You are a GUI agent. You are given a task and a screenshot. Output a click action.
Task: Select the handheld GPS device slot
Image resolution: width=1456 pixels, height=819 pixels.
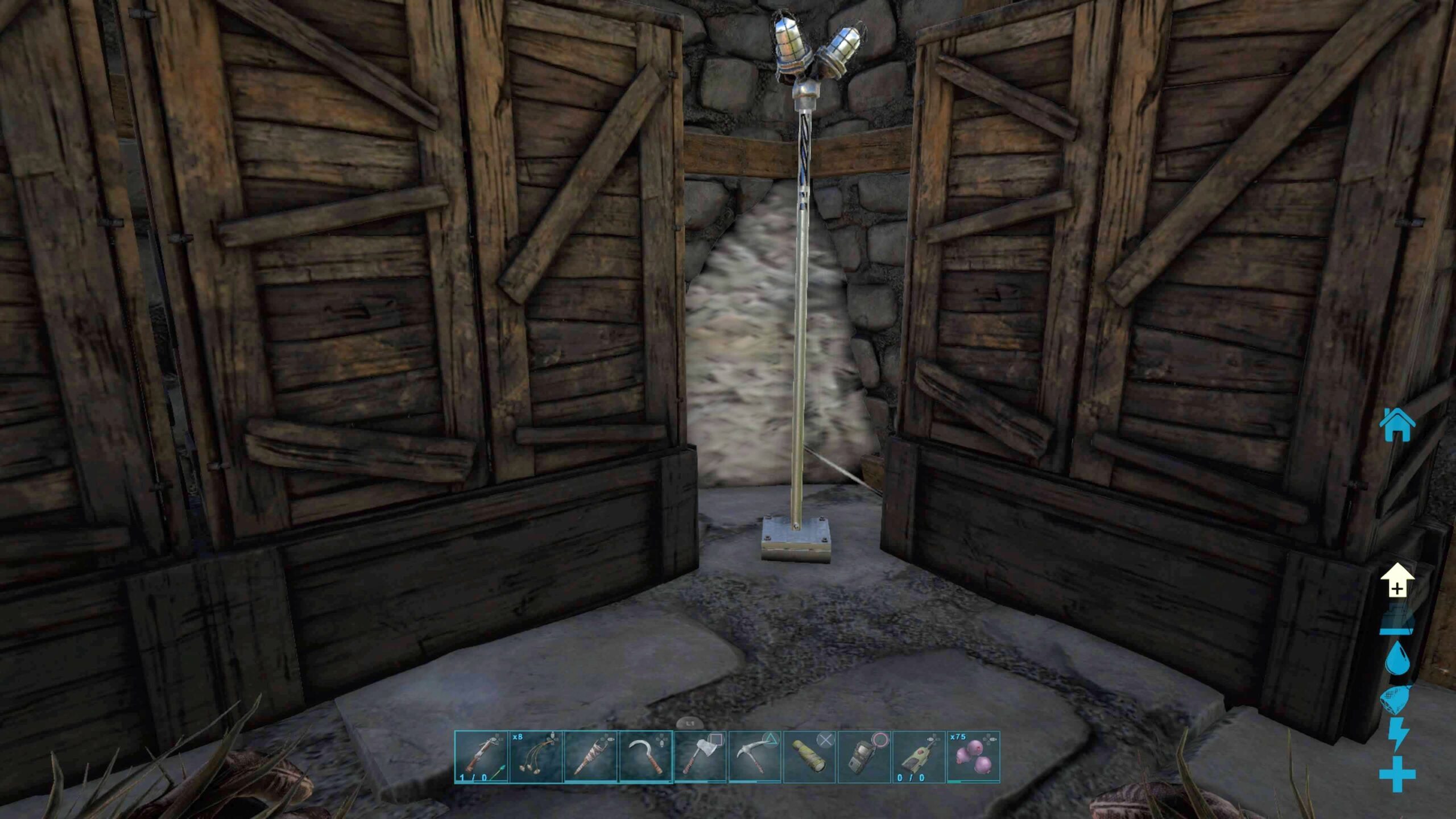(x=864, y=757)
